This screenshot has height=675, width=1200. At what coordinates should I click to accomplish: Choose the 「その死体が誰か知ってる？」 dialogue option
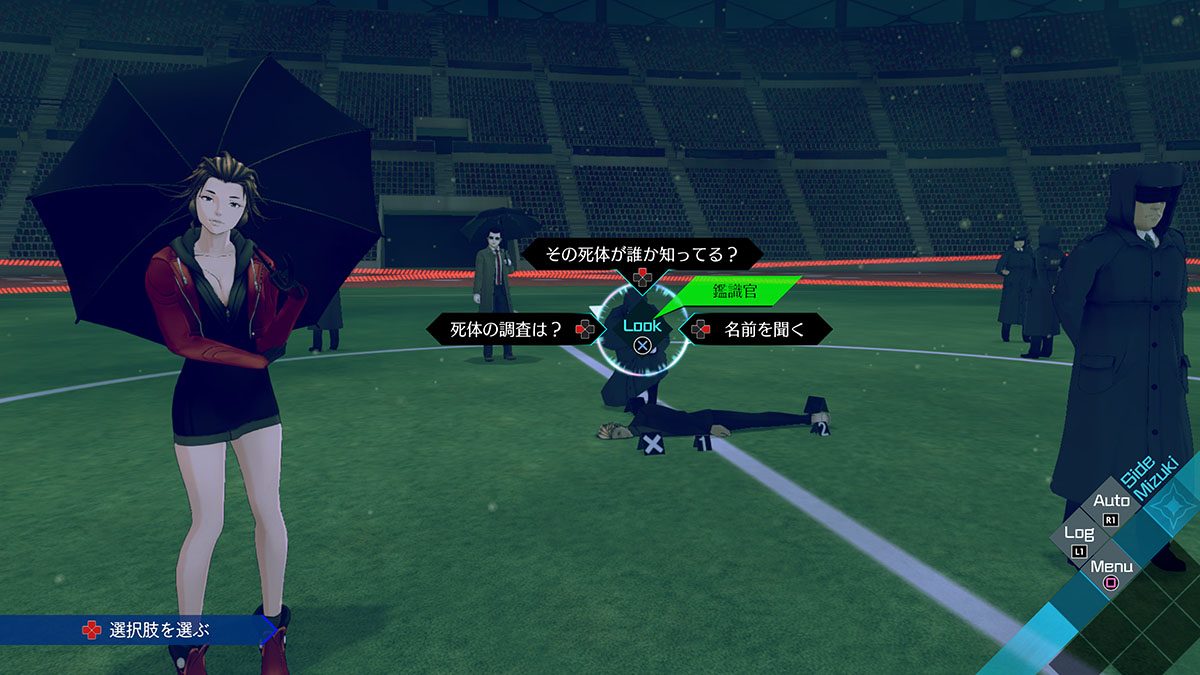tap(641, 255)
